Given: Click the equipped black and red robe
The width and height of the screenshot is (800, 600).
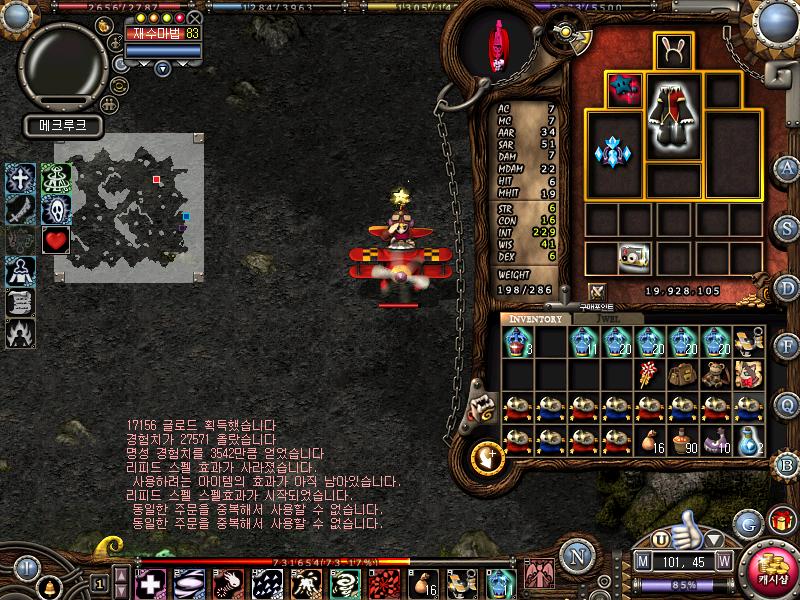Looking at the screenshot, I should 674,117.
